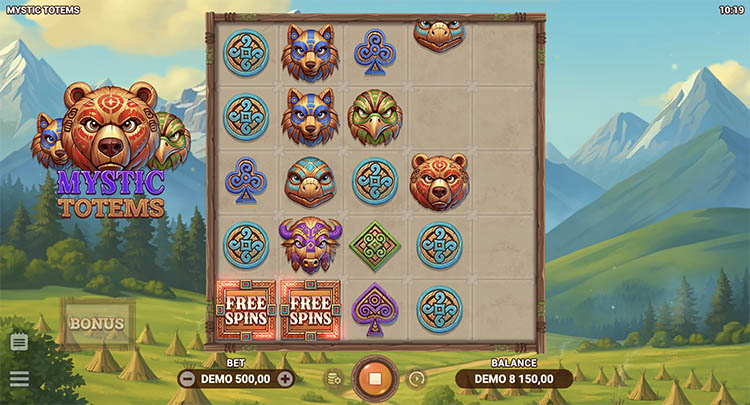The image size is (750, 405).
Task: Increase the bet with the plus button
Action: [x=285, y=379]
